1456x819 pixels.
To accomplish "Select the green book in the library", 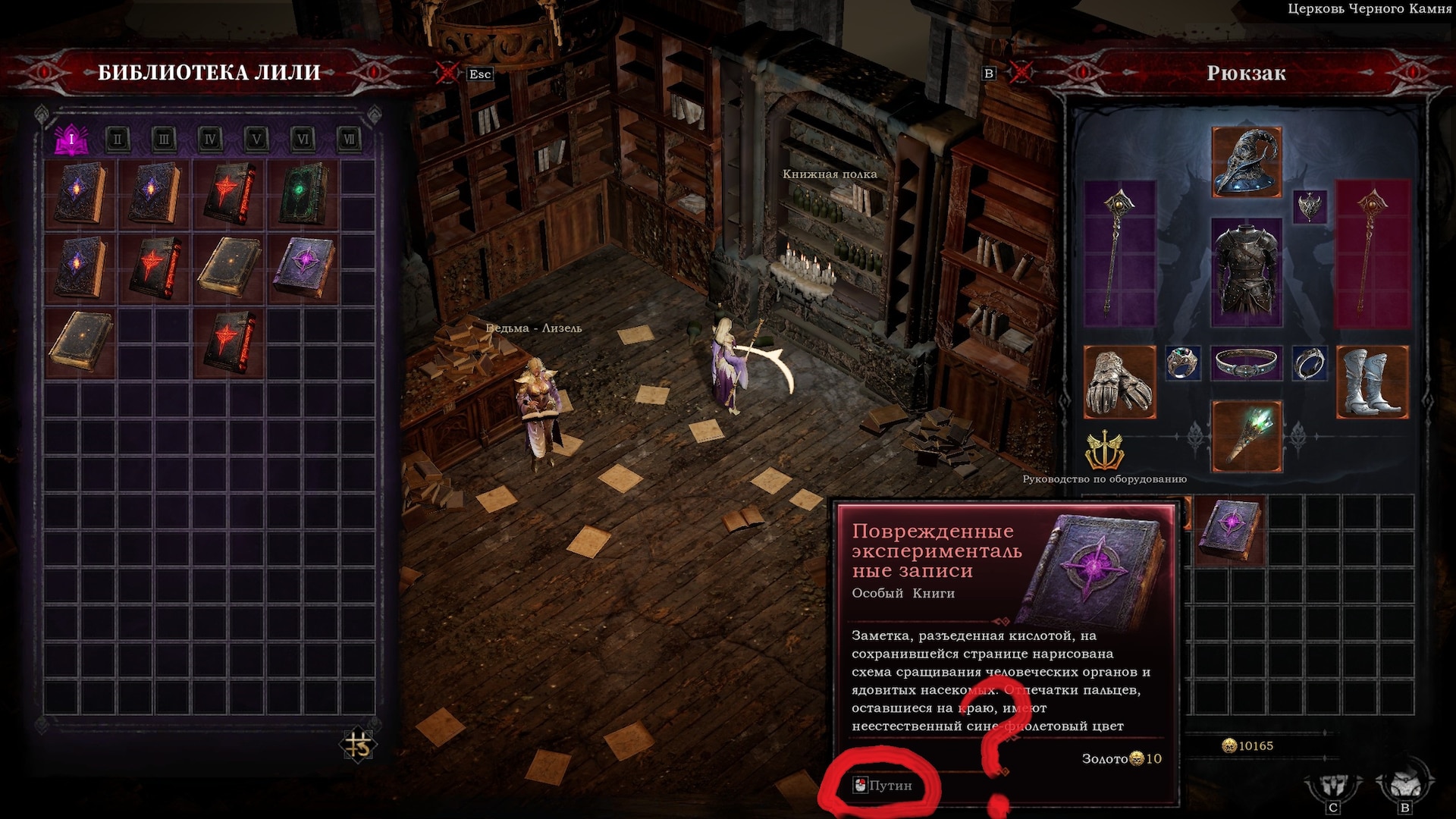I will (x=303, y=193).
